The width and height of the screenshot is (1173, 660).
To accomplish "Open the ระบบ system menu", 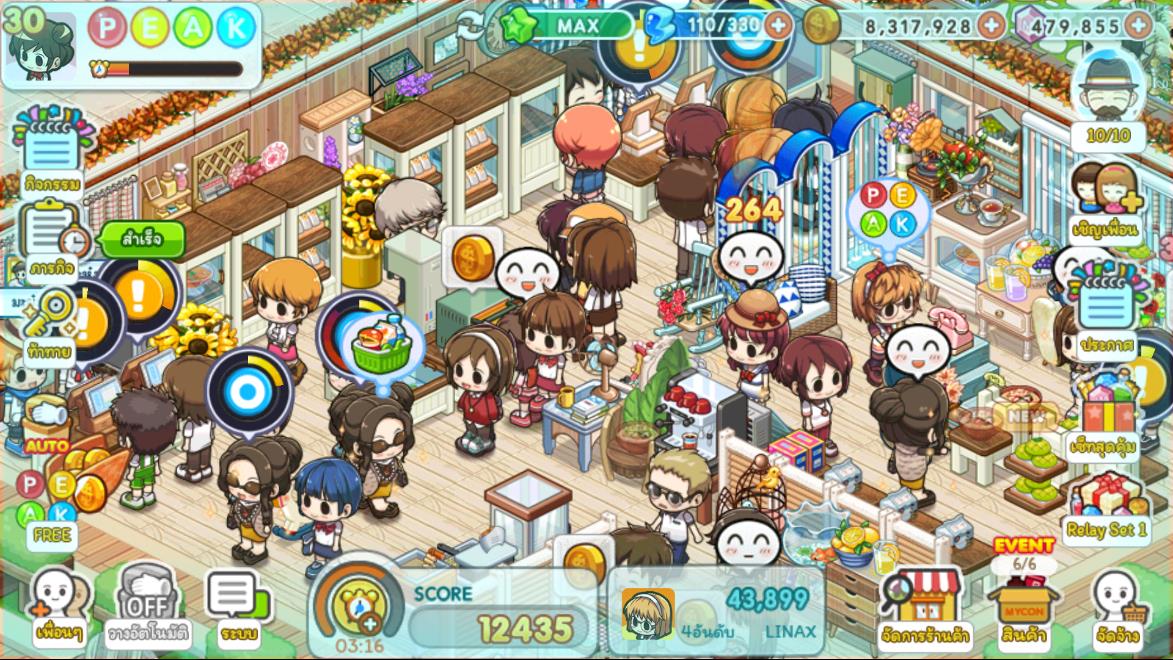I will [237, 605].
